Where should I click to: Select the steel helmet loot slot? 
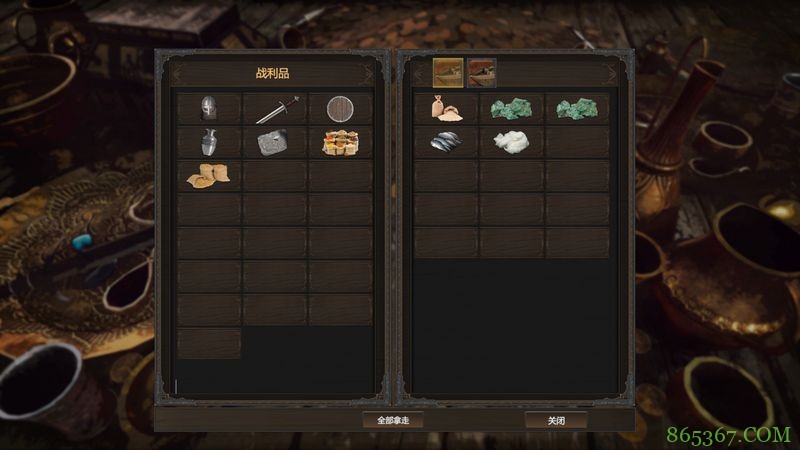(x=209, y=108)
